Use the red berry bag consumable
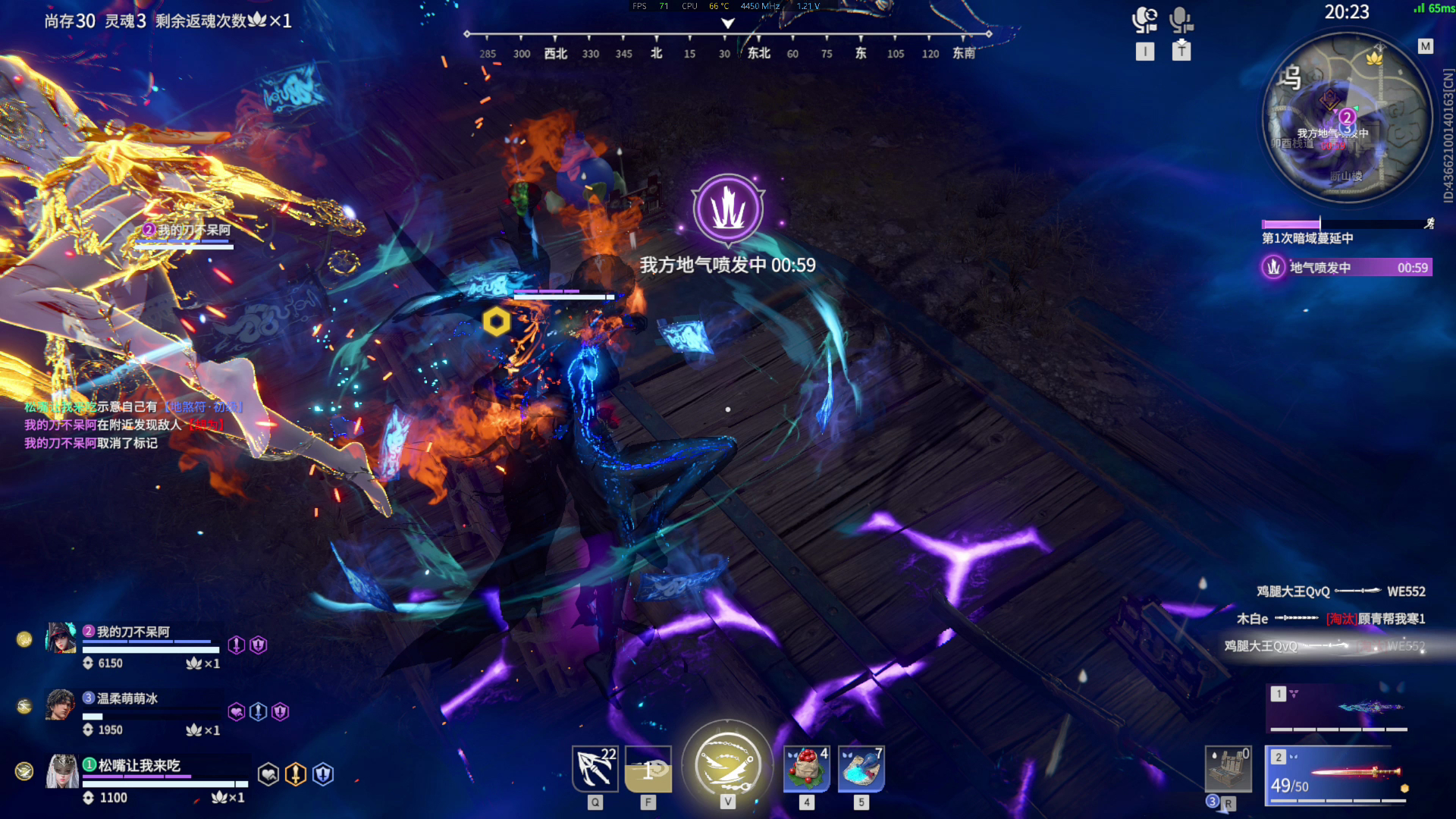The height and width of the screenshot is (819, 1456). pyautogui.click(x=807, y=768)
